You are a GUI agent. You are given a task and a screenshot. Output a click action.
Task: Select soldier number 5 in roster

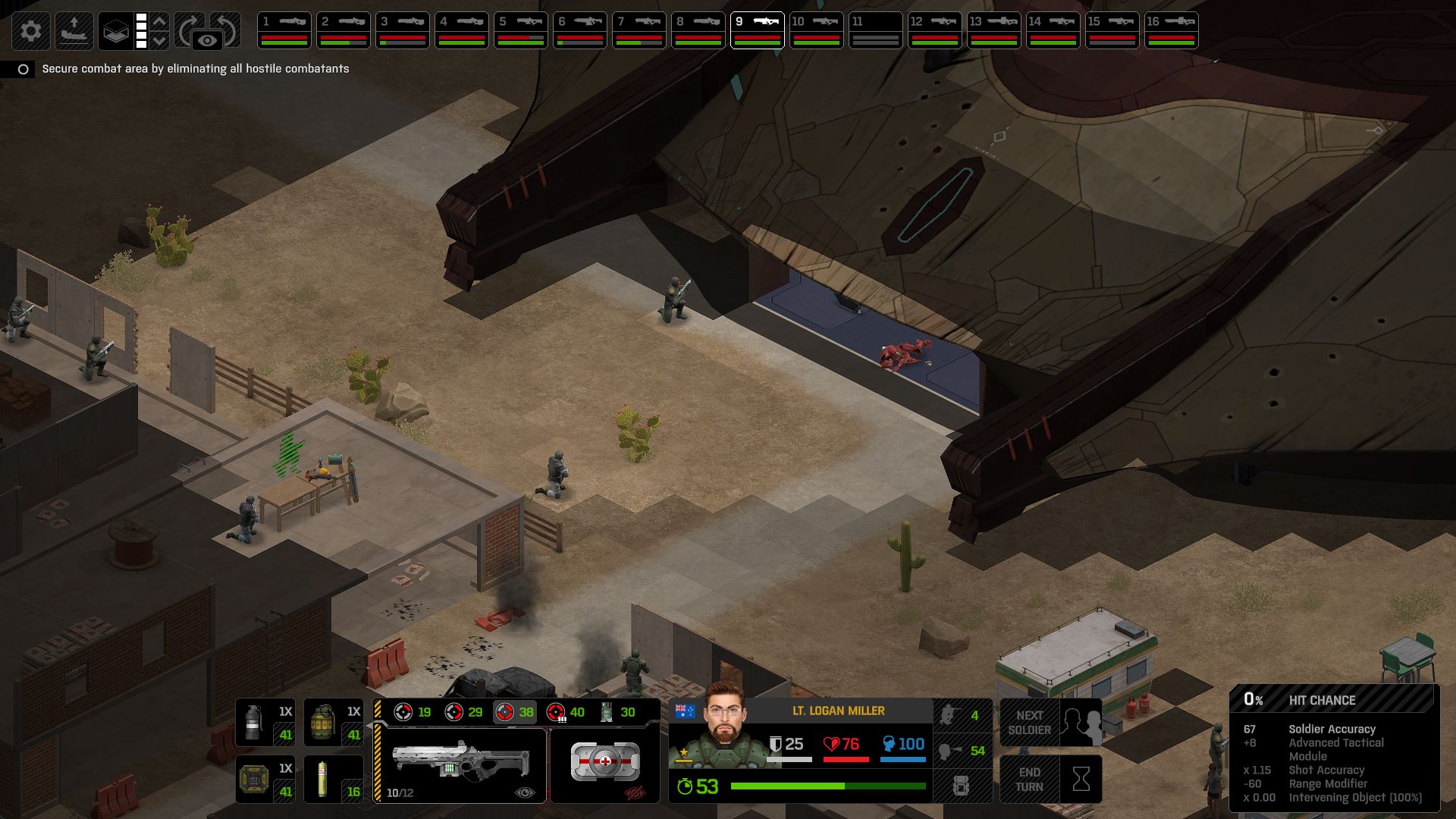click(521, 30)
